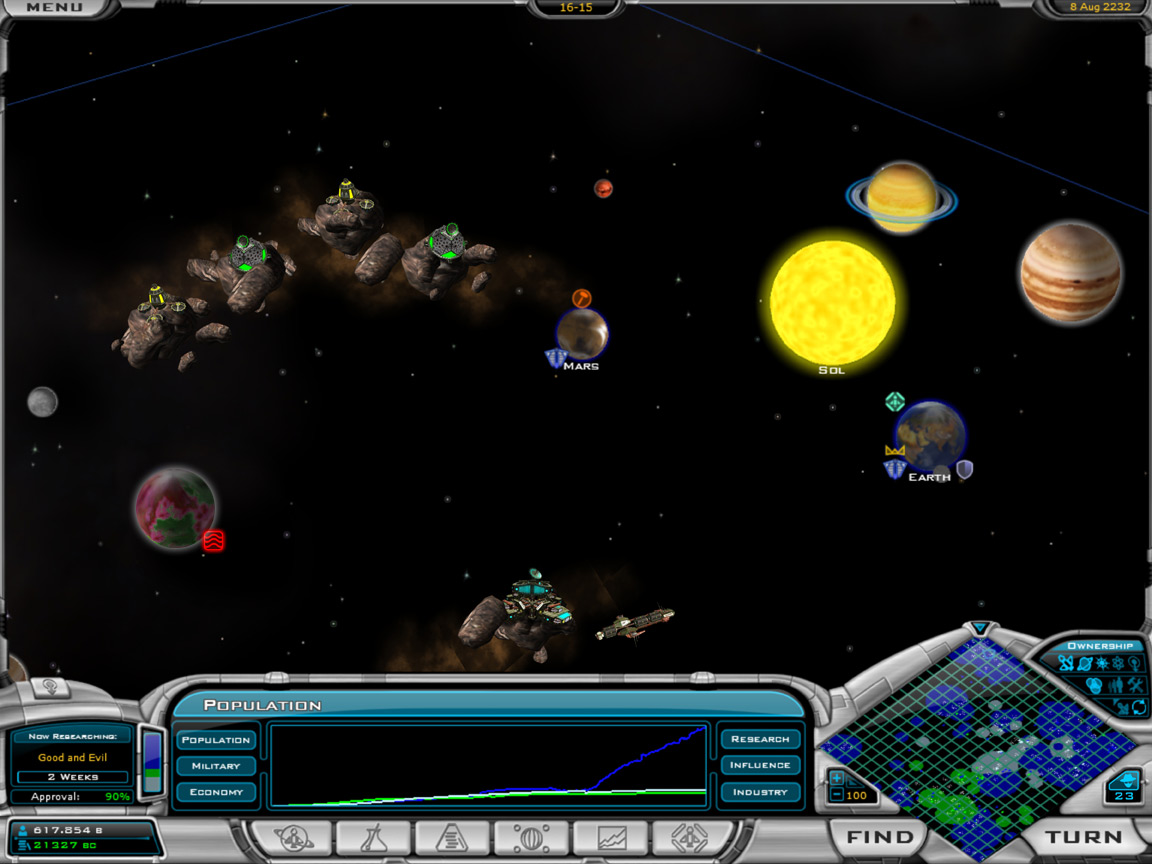Open the planet-and-ship toolbar button
Viewport: 1152px width, 864px height.
point(293,838)
